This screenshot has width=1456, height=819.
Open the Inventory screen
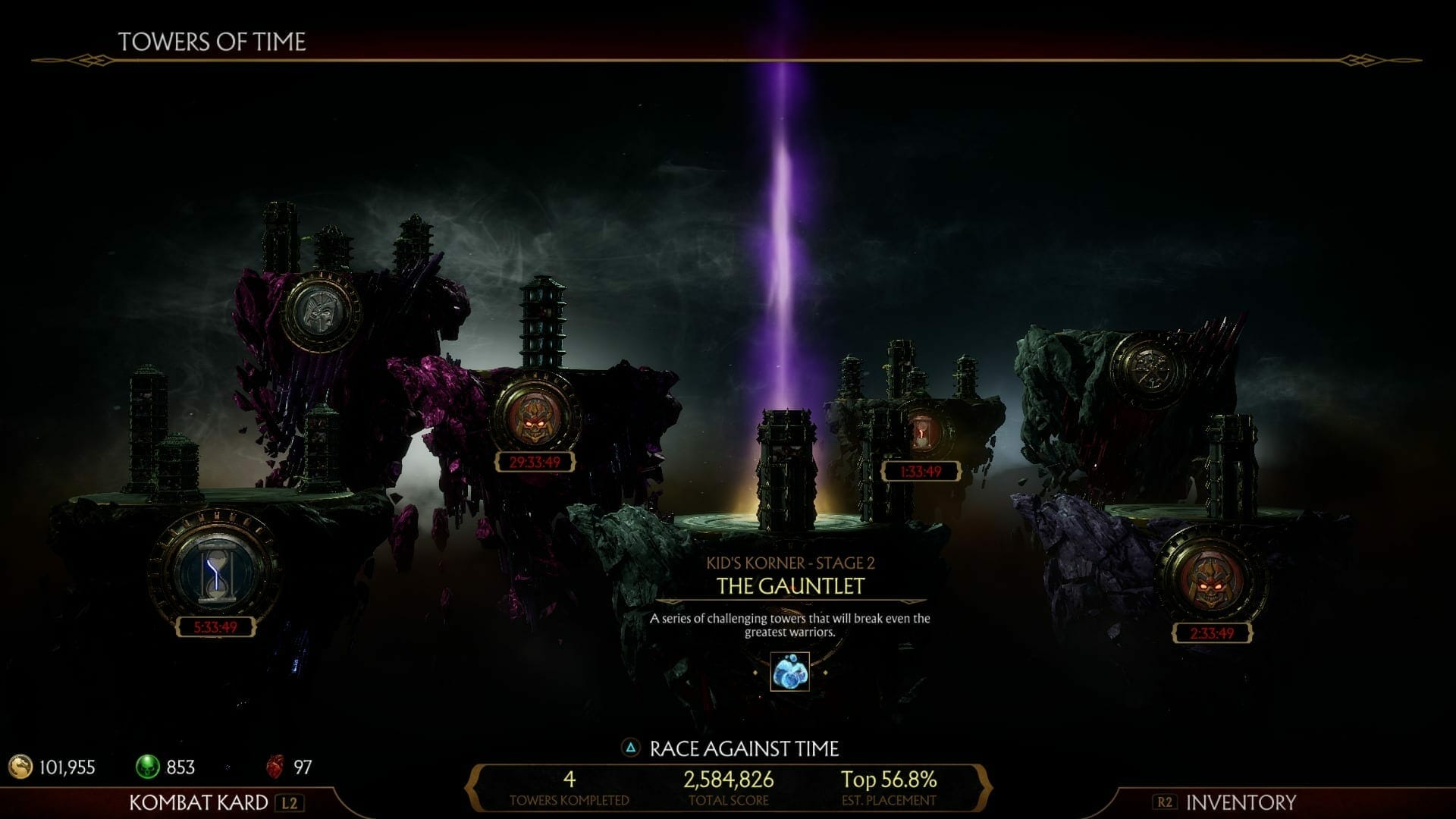[x=1240, y=802]
